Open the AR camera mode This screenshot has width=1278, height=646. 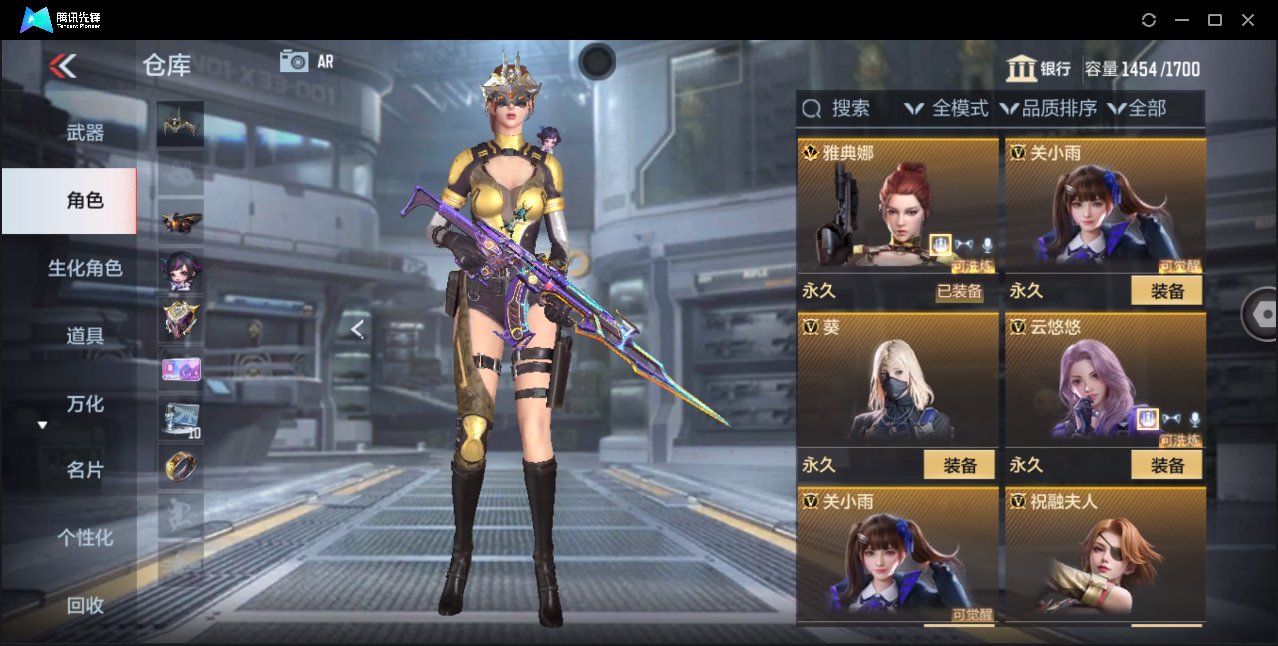[x=306, y=61]
